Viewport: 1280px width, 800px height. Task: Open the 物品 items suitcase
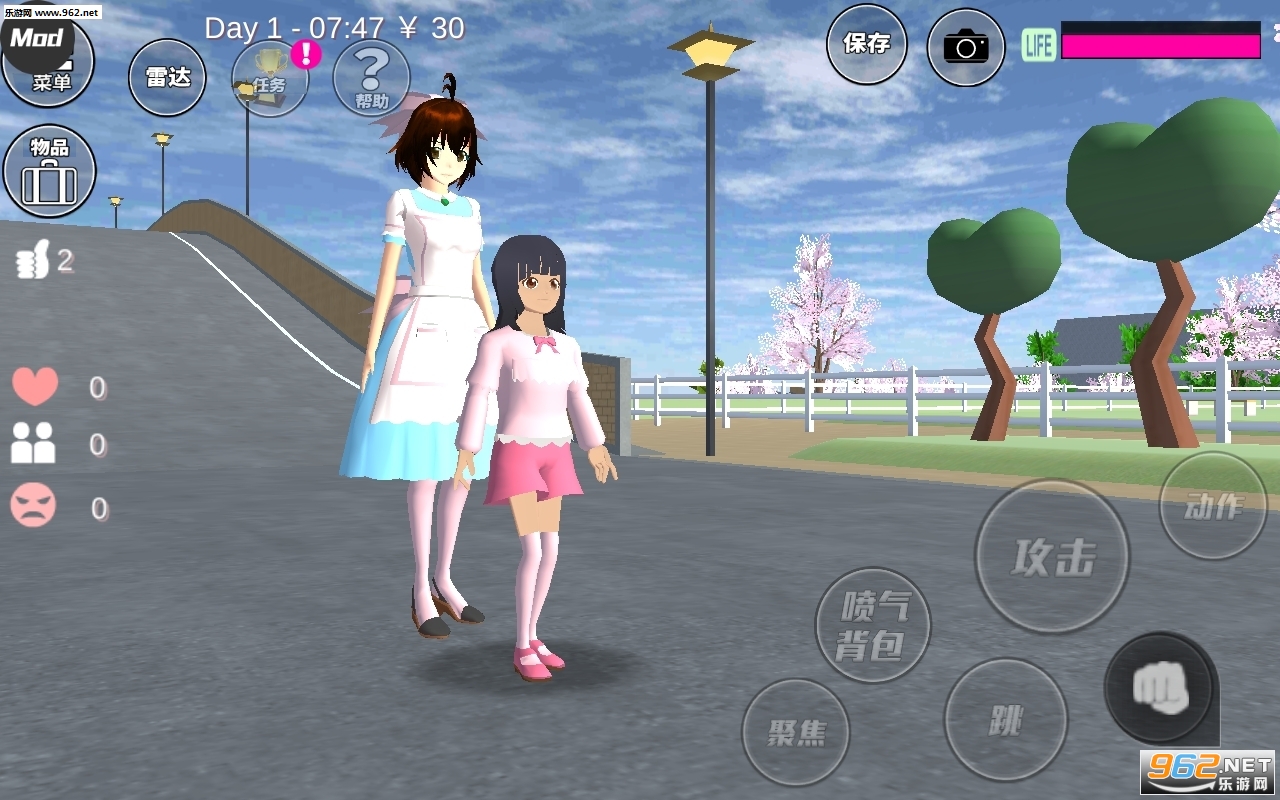[x=50, y=171]
